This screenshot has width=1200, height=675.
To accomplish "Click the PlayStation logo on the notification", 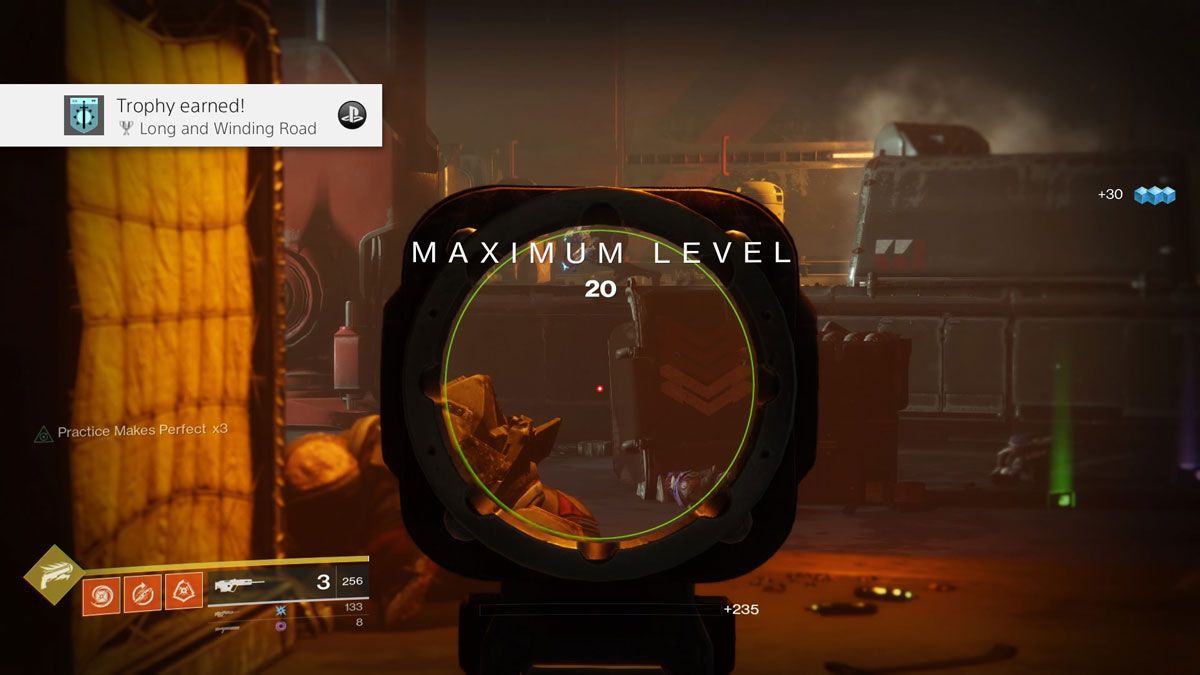I will point(351,115).
